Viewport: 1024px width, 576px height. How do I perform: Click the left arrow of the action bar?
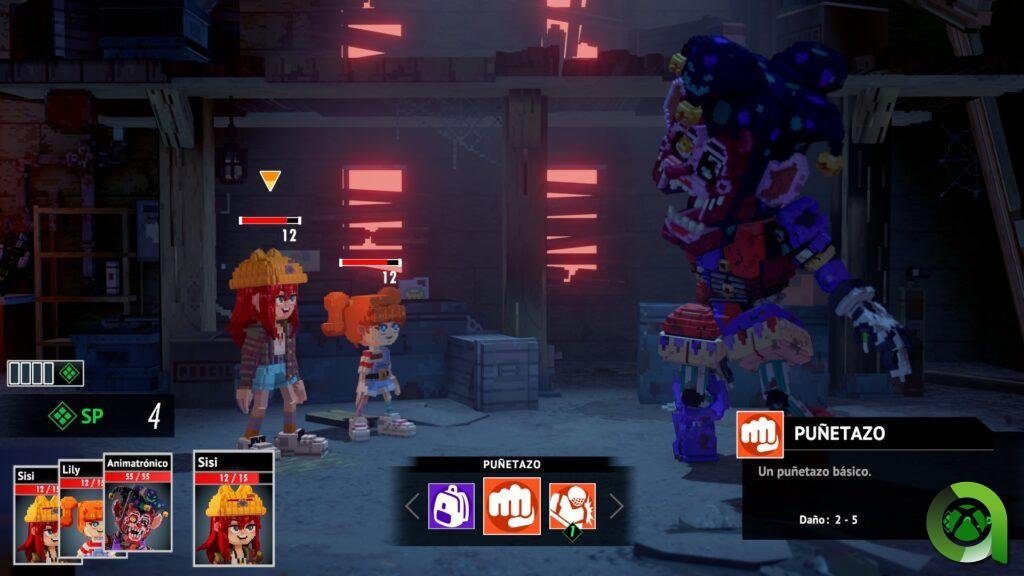pos(412,506)
